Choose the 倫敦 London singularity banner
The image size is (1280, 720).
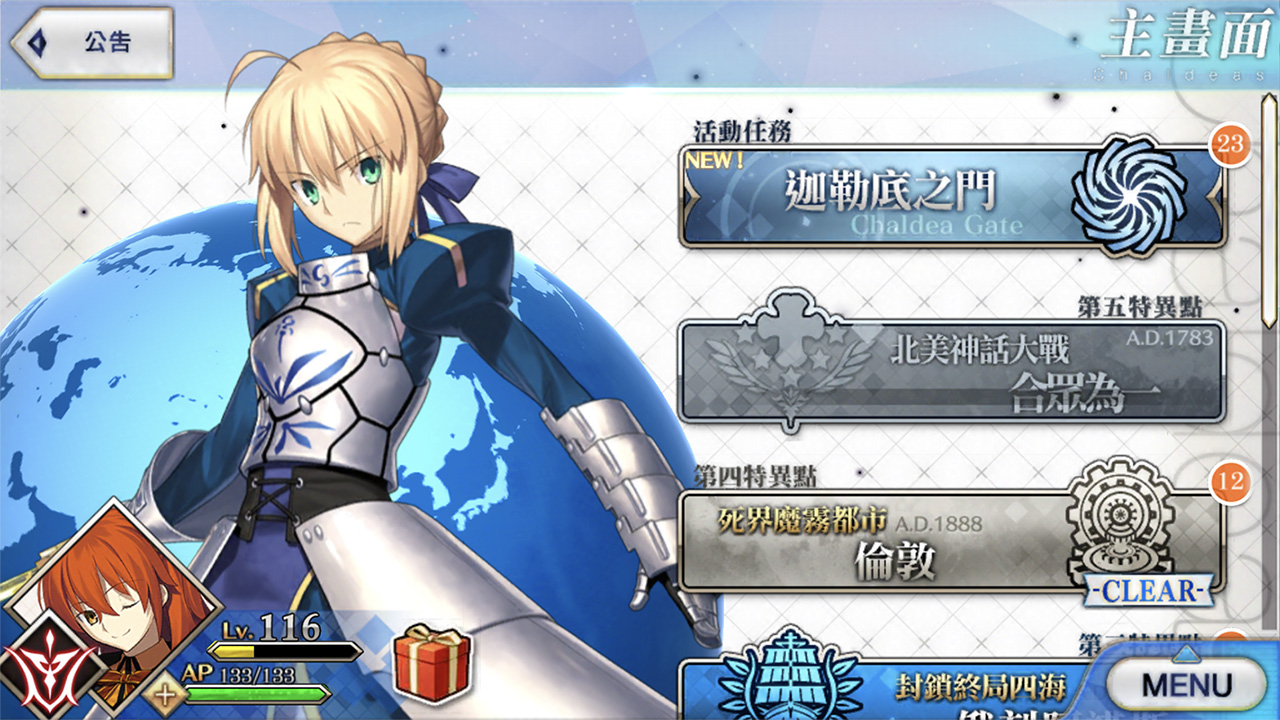click(950, 540)
